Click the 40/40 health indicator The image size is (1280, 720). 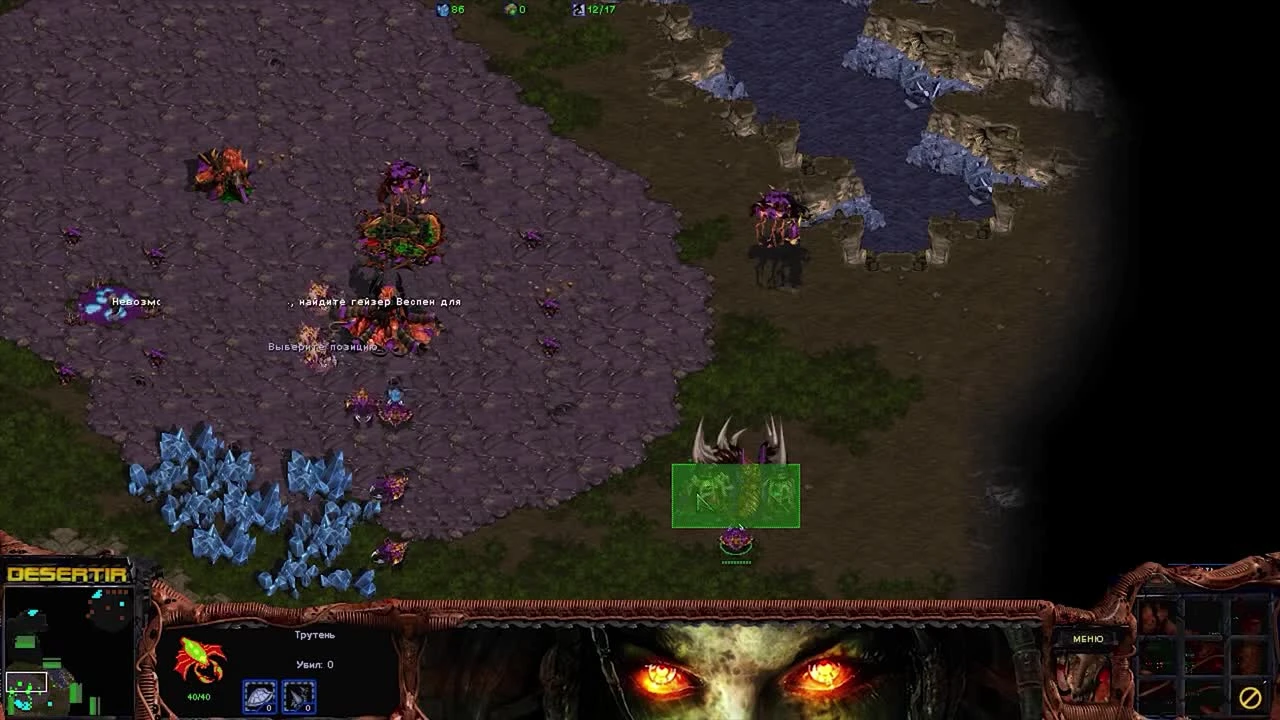pyautogui.click(x=198, y=696)
